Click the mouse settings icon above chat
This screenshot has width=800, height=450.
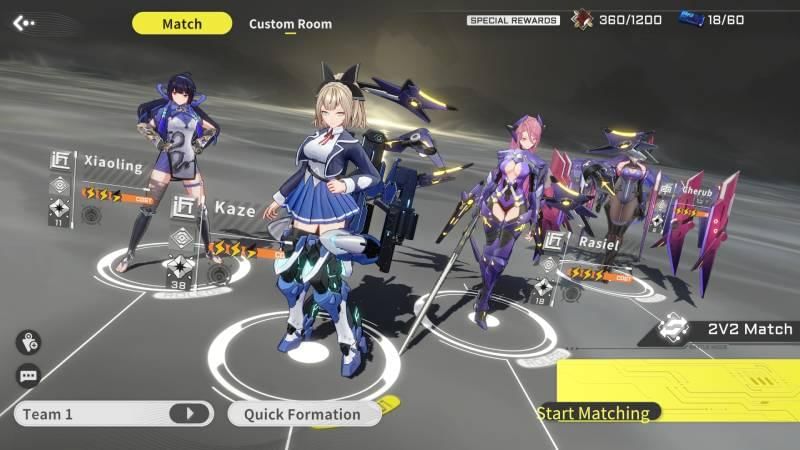[28, 342]
